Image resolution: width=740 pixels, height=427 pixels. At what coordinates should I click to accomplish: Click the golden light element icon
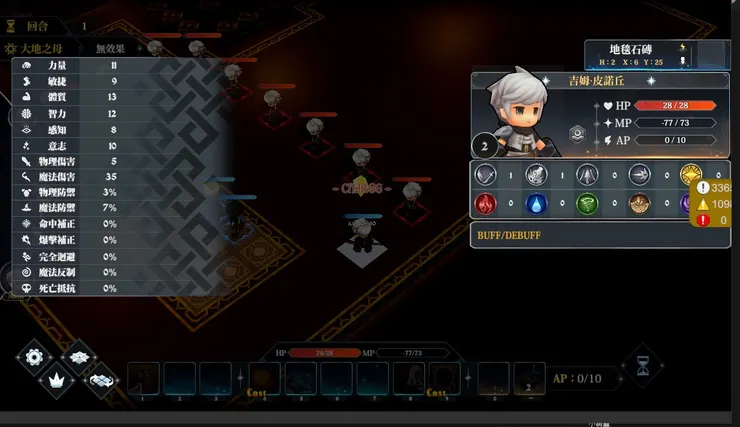point(690,175)
